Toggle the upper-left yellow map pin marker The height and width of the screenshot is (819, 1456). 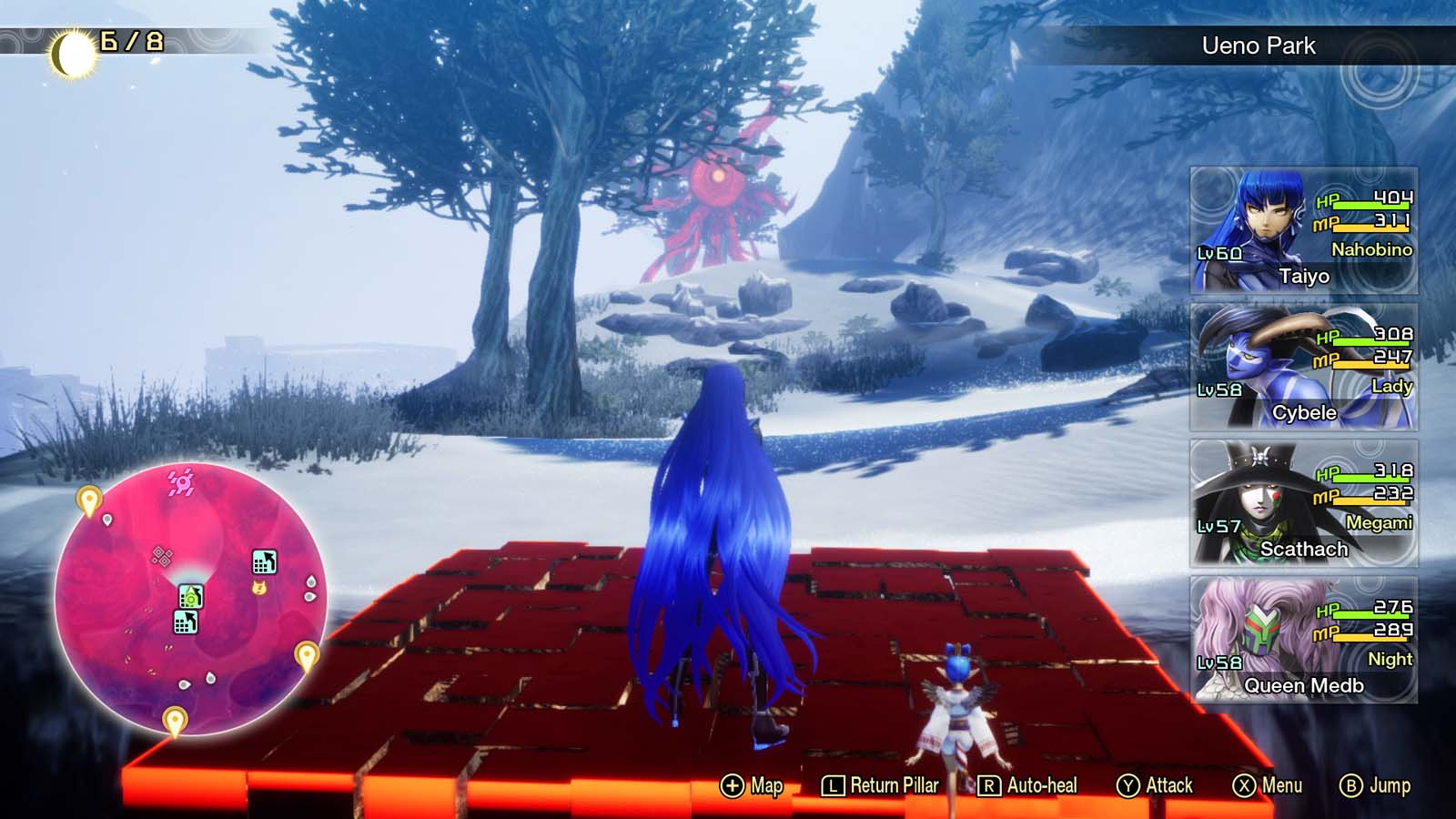88,499
